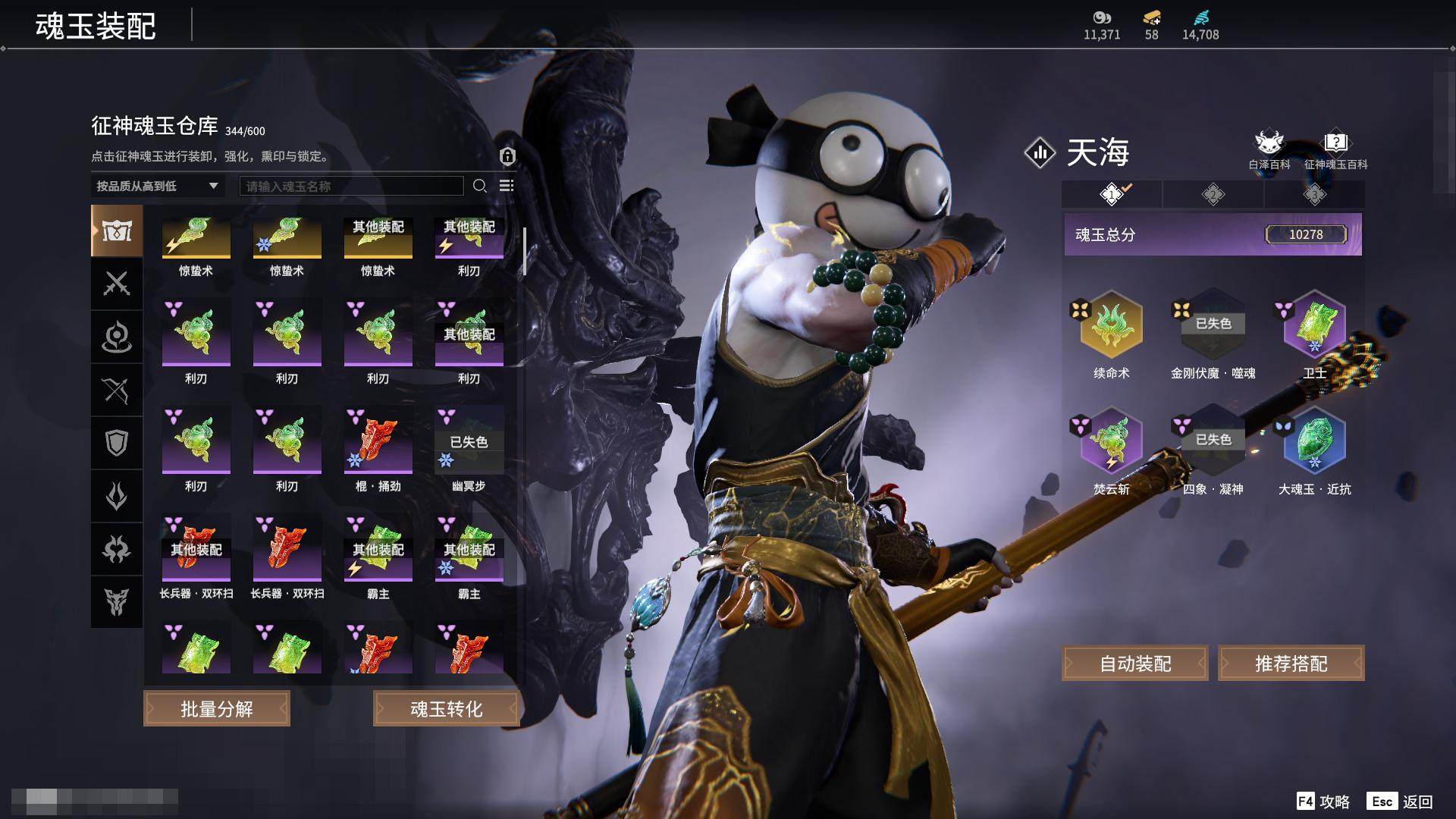Switch to loadout preset 2

(x=1213, y=195)
